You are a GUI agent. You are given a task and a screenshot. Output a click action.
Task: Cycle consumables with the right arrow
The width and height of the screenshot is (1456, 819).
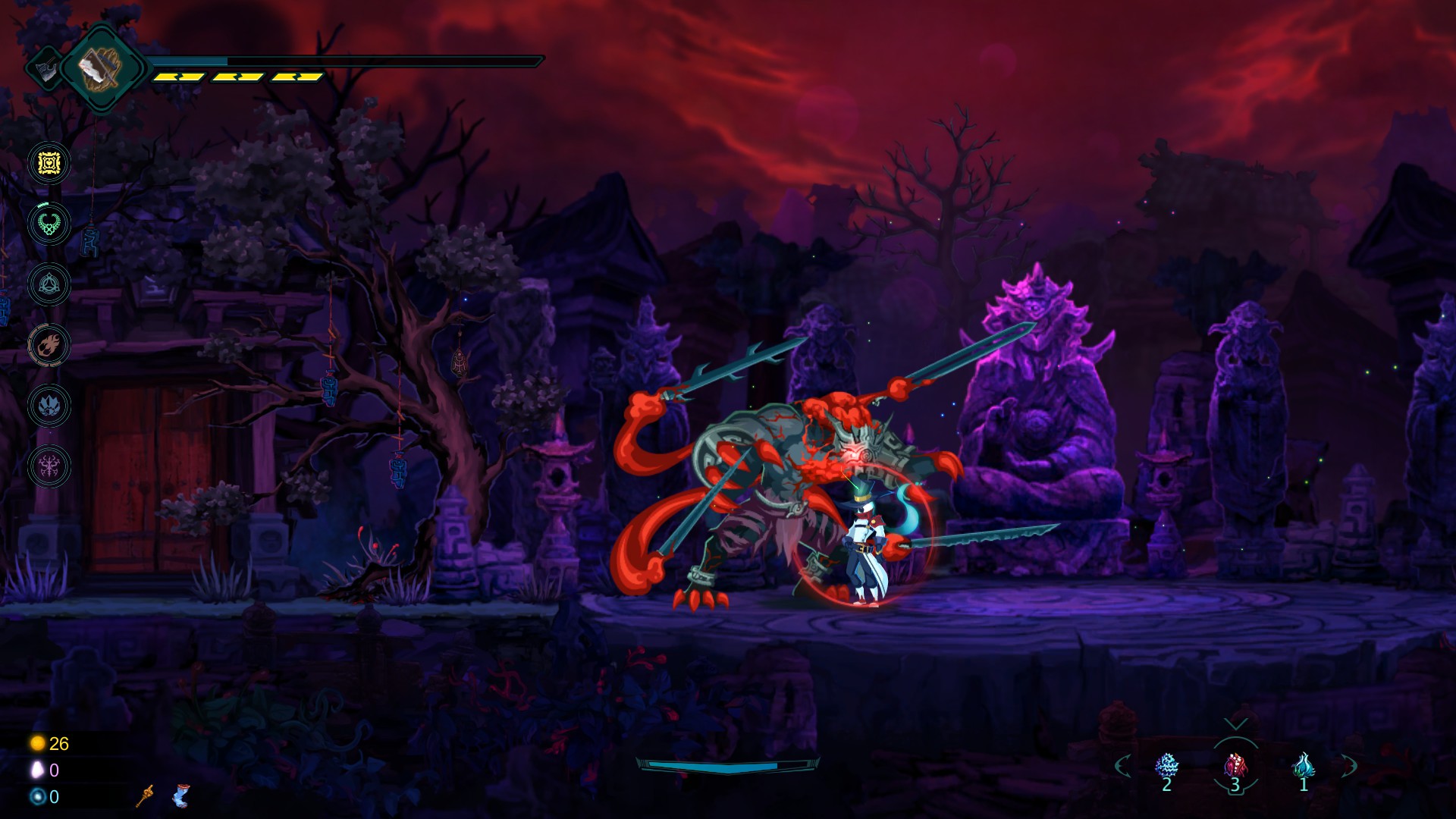tap(1348, 766)
